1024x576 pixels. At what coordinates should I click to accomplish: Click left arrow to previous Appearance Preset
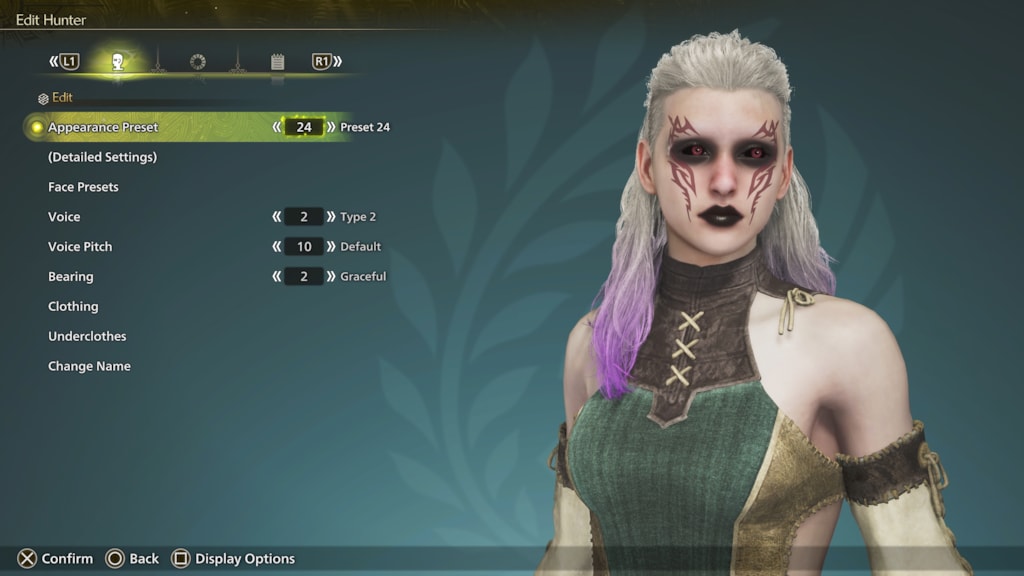point(277,127)
